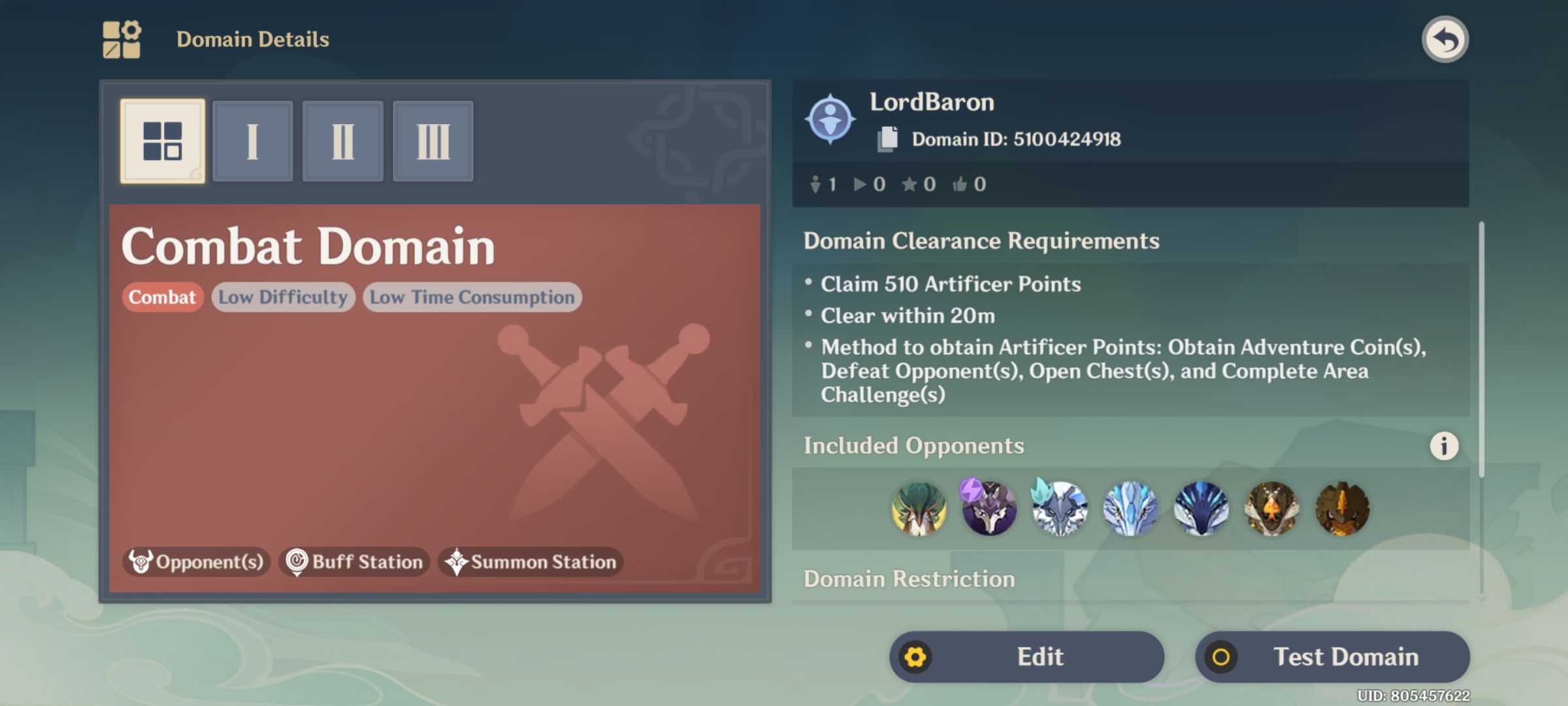Collapse the Included Opponents section
This screenshot has height=706, width=1568.
click(x=915, y=445)
